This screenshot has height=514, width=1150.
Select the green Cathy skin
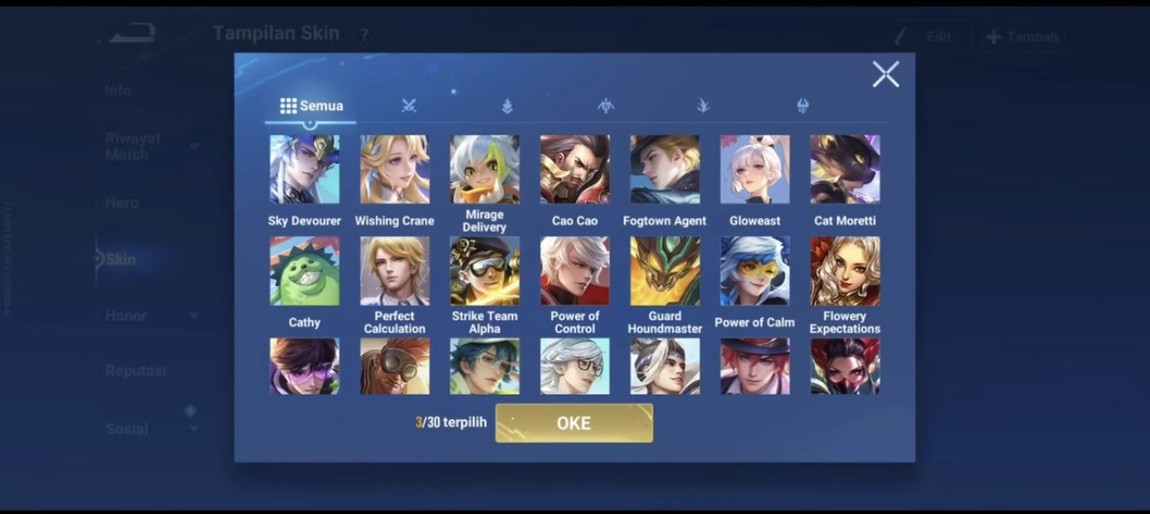304,271
